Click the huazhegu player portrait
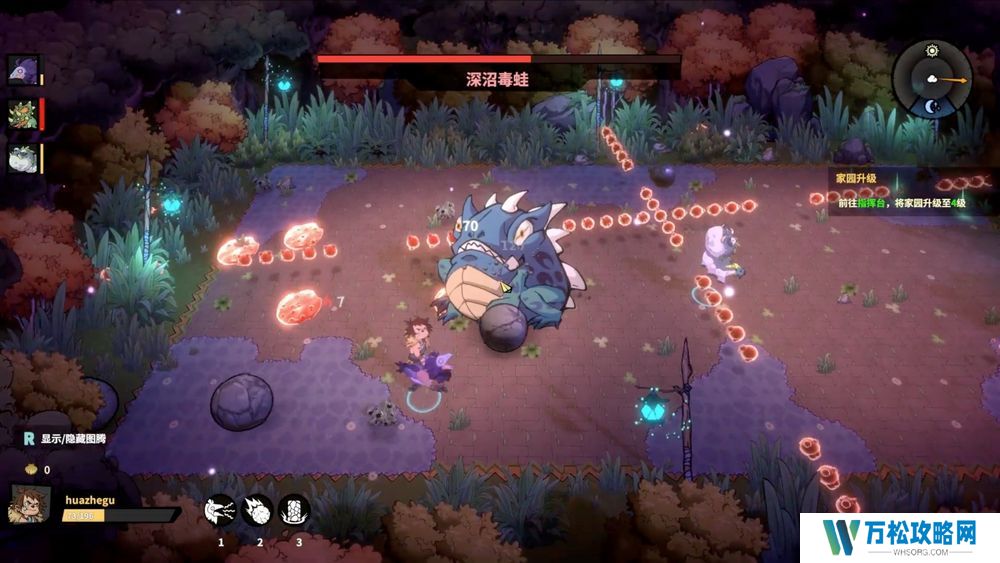This screenshot has height=563, width=1000. click(30, 503)
